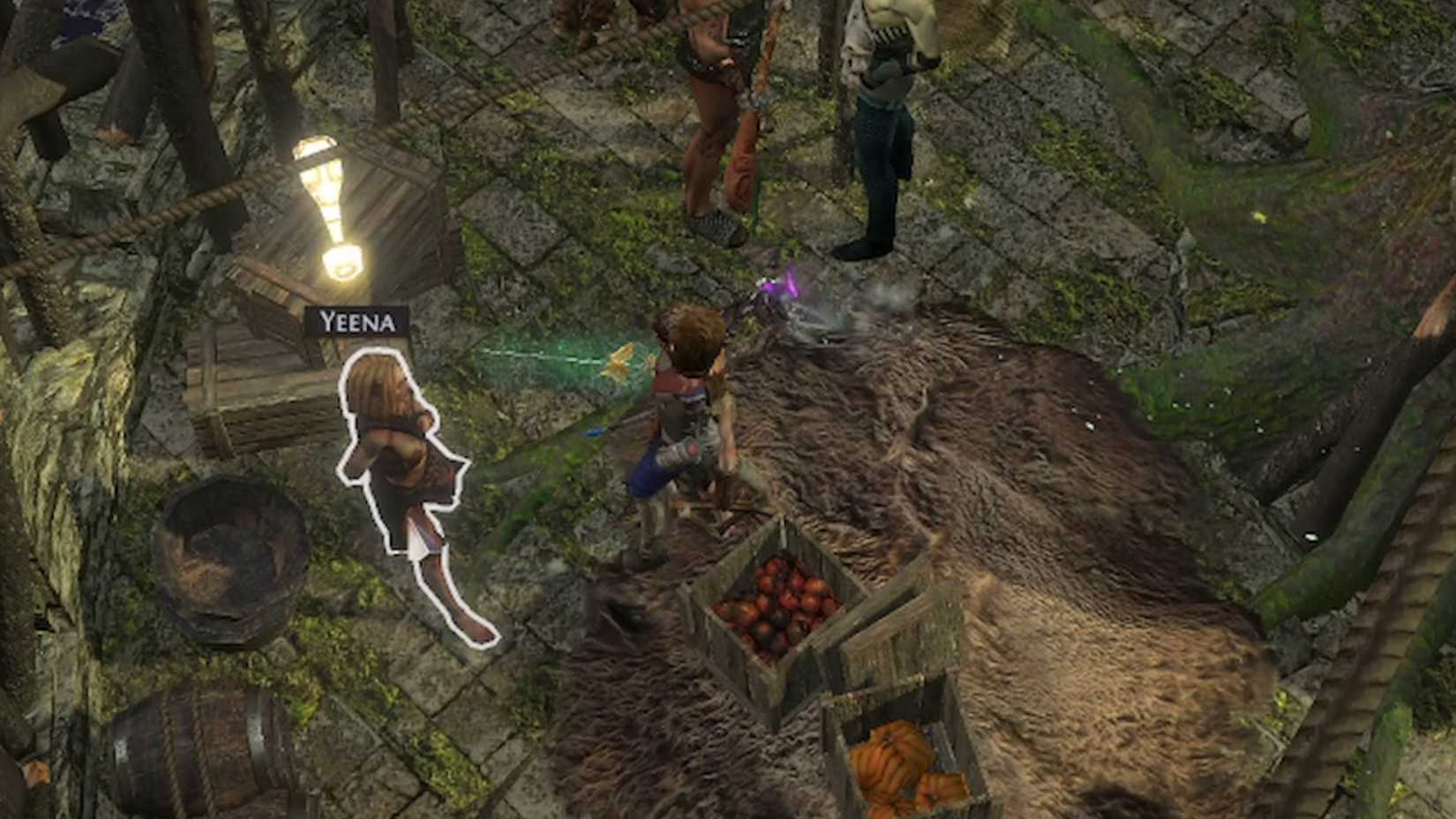Click the Yeena nameplate label
This screenshot has width=1456, height=819.
[356, 322]
